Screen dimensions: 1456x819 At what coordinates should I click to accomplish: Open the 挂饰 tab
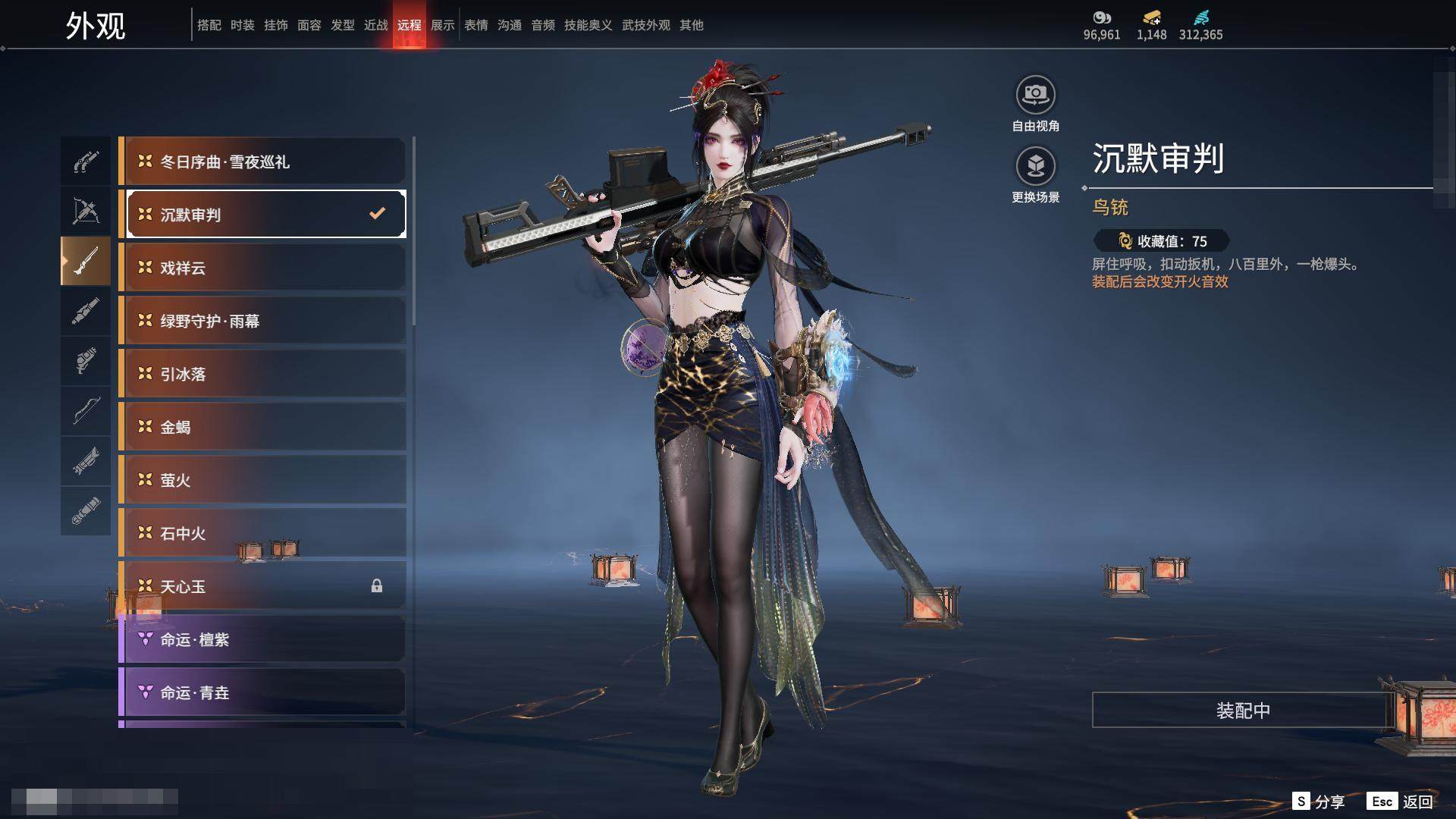pyautogui.click(x=276, y=25)
